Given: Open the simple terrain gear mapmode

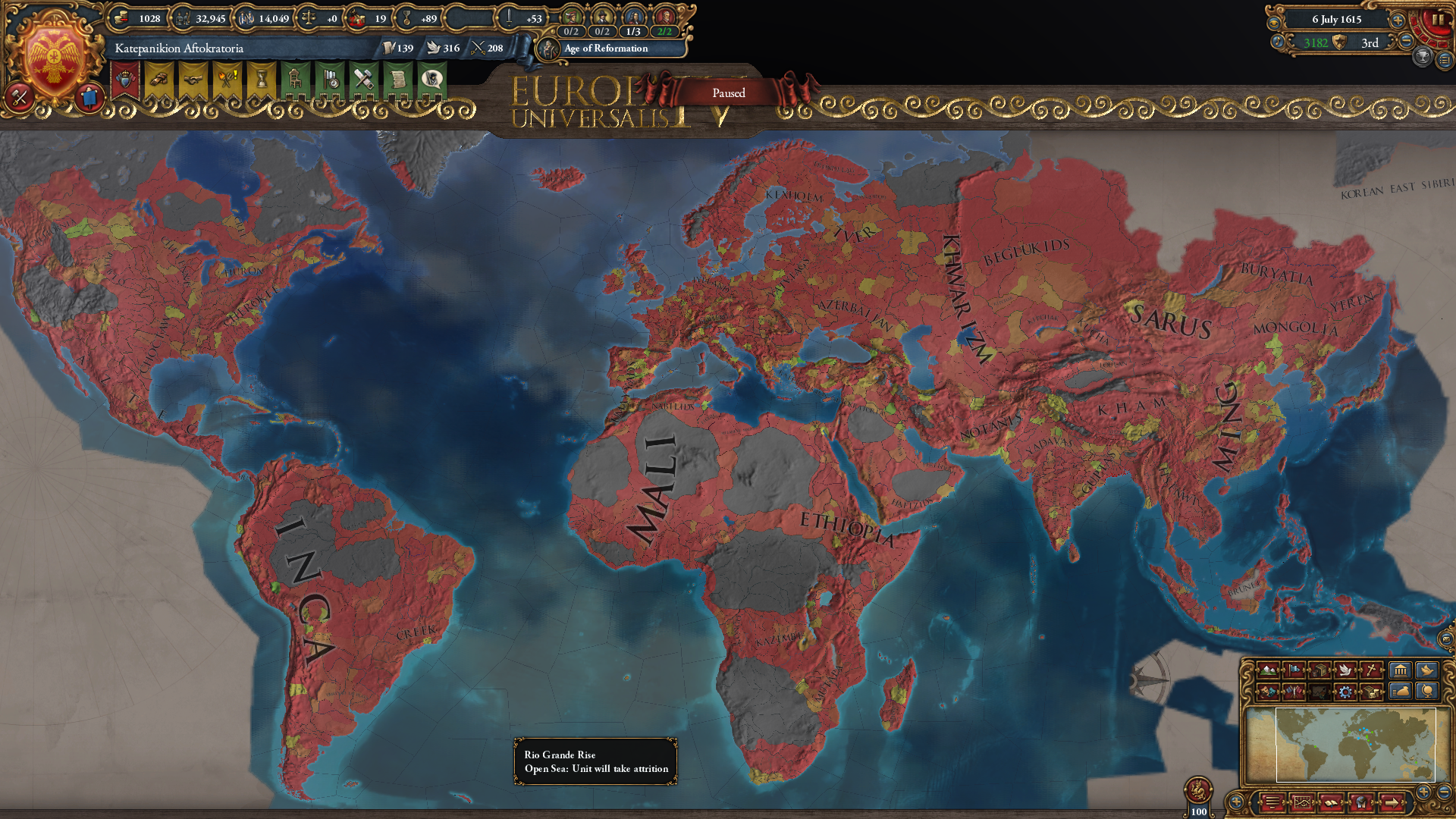Looking at the screenshot, I should [1345, 692].
